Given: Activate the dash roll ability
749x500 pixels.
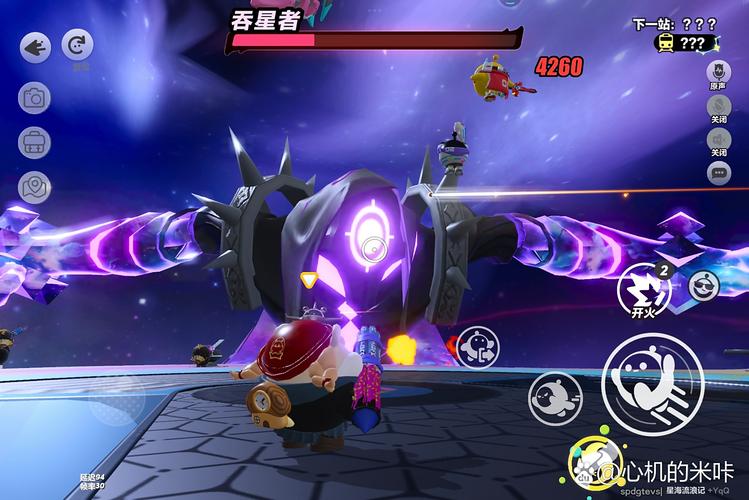Looking at the screenshot, I should click(x=555, y=397).
